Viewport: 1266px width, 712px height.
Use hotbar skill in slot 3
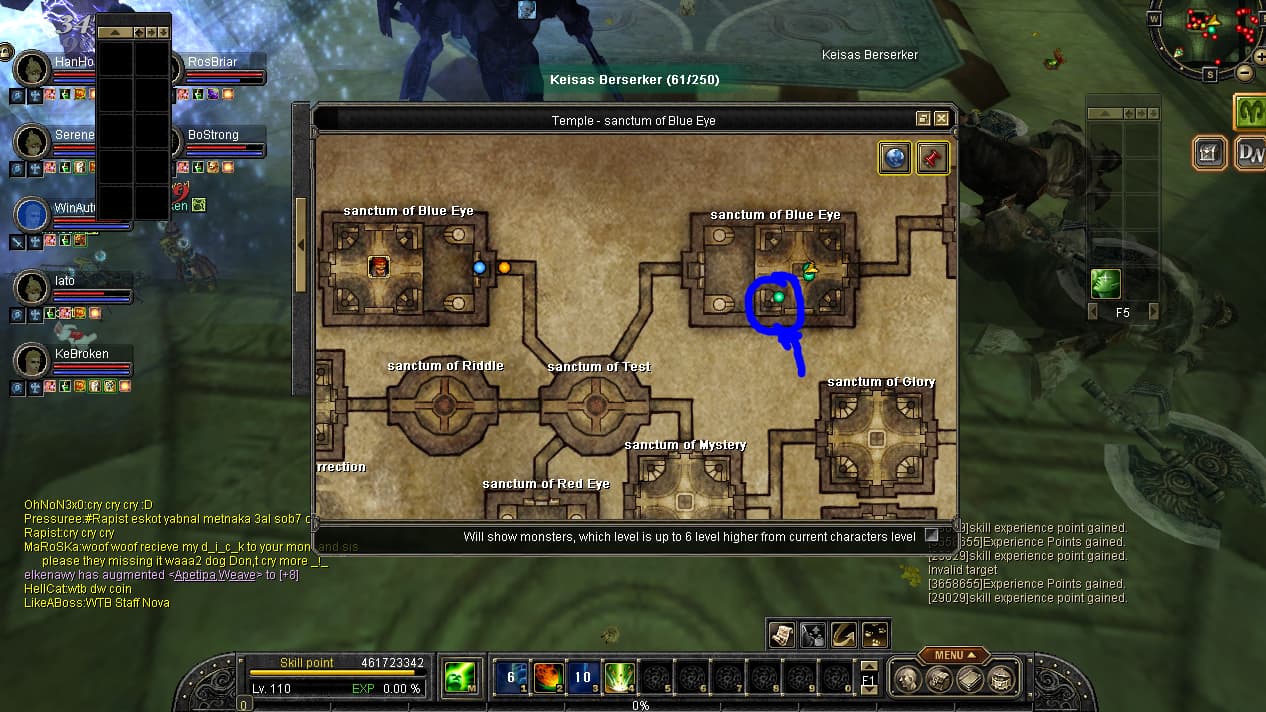point(583,677)
